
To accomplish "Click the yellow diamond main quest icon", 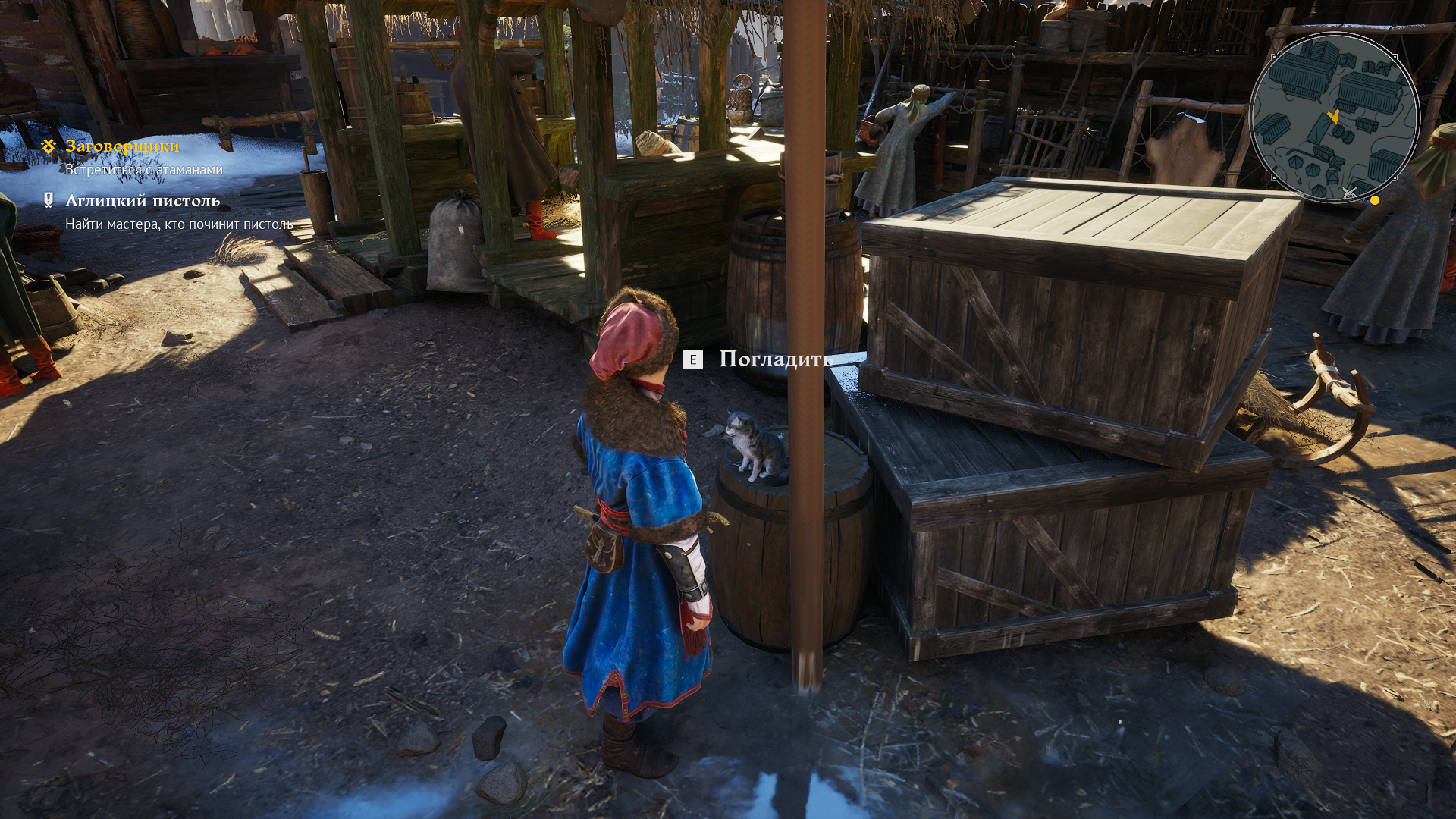I will click(49, 146).
